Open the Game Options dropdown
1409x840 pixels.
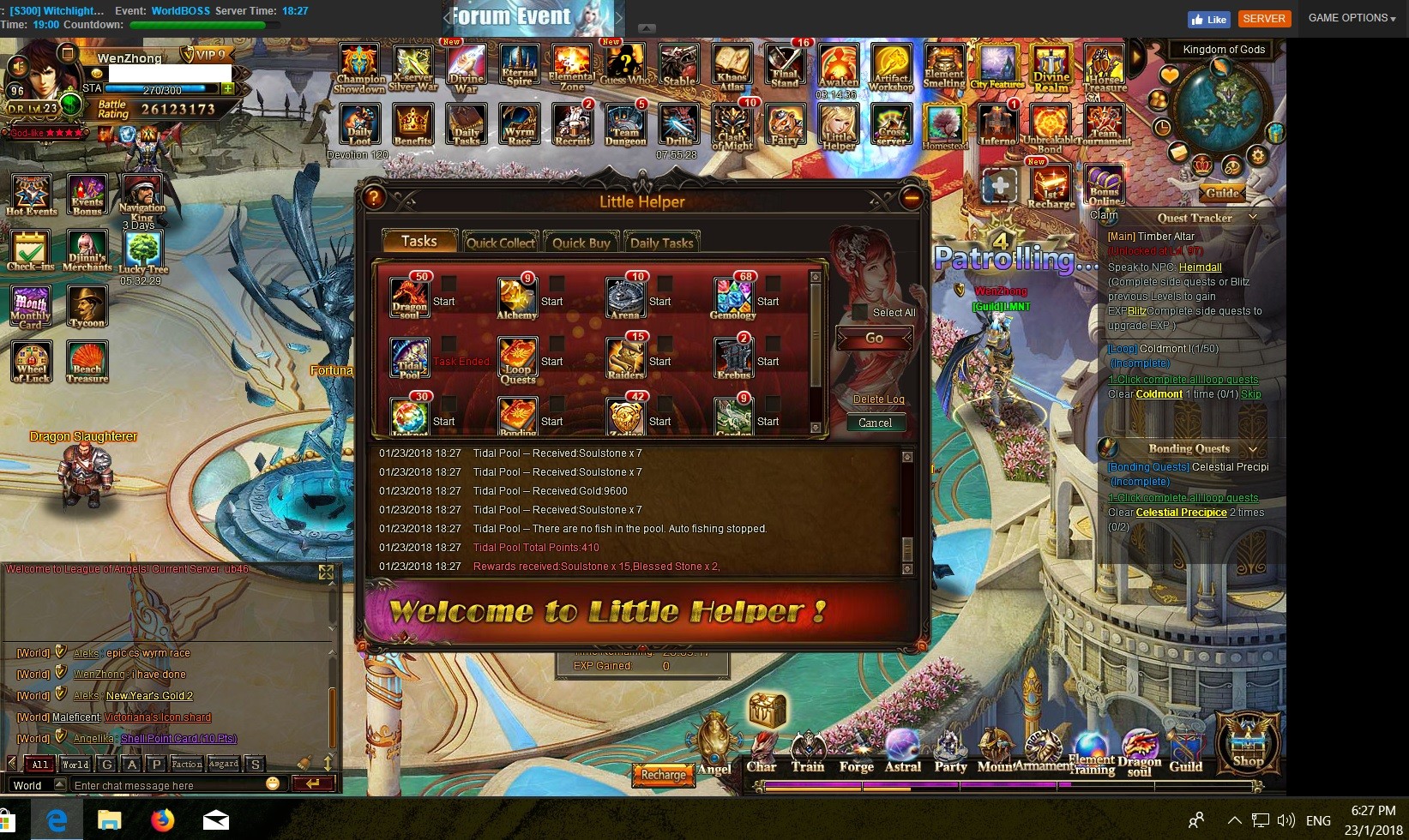pos(1352,18)
